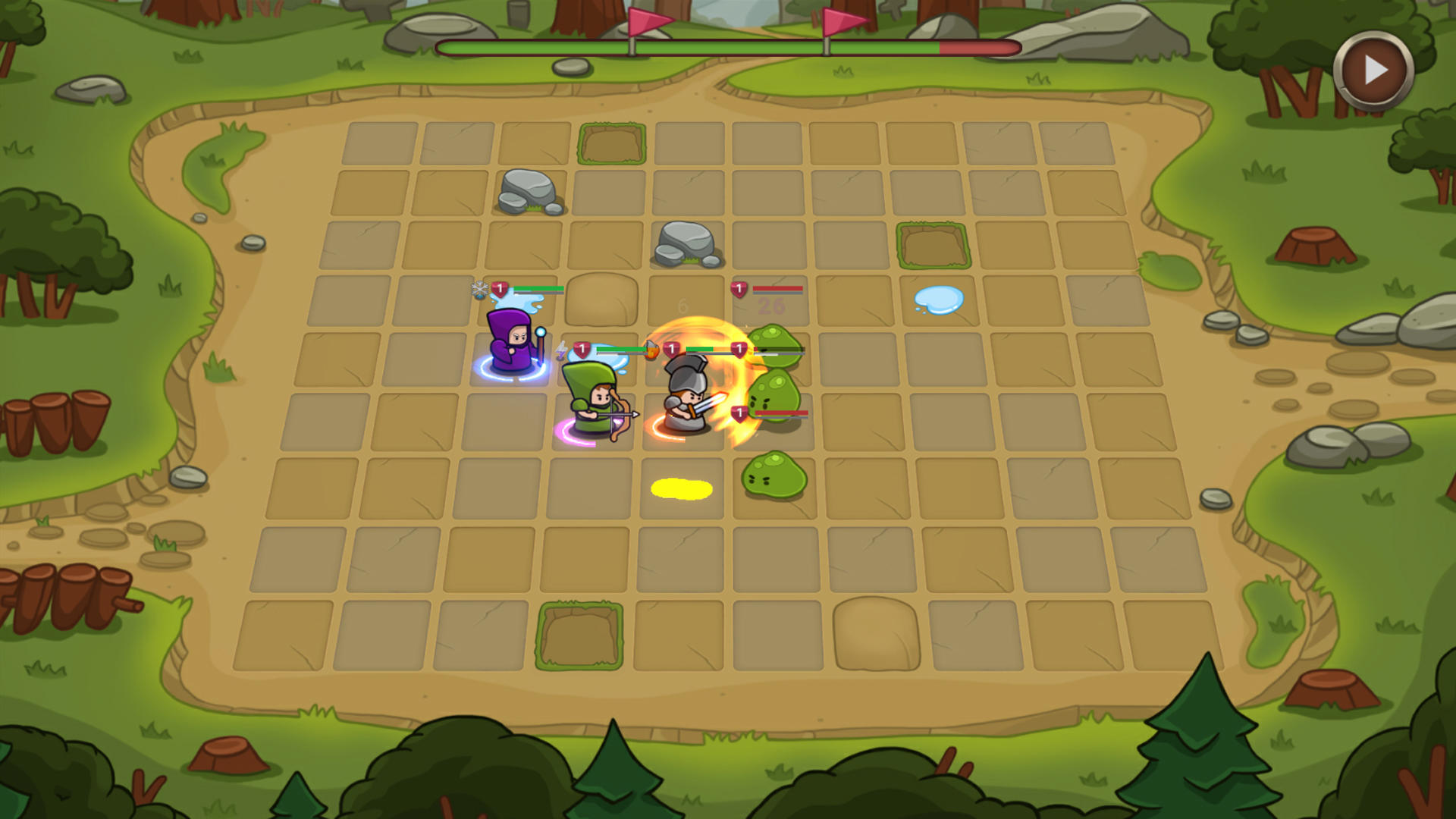1456x819 pixels.
Task: Click the shield icon above the top slime
Action: pos(739,348)
